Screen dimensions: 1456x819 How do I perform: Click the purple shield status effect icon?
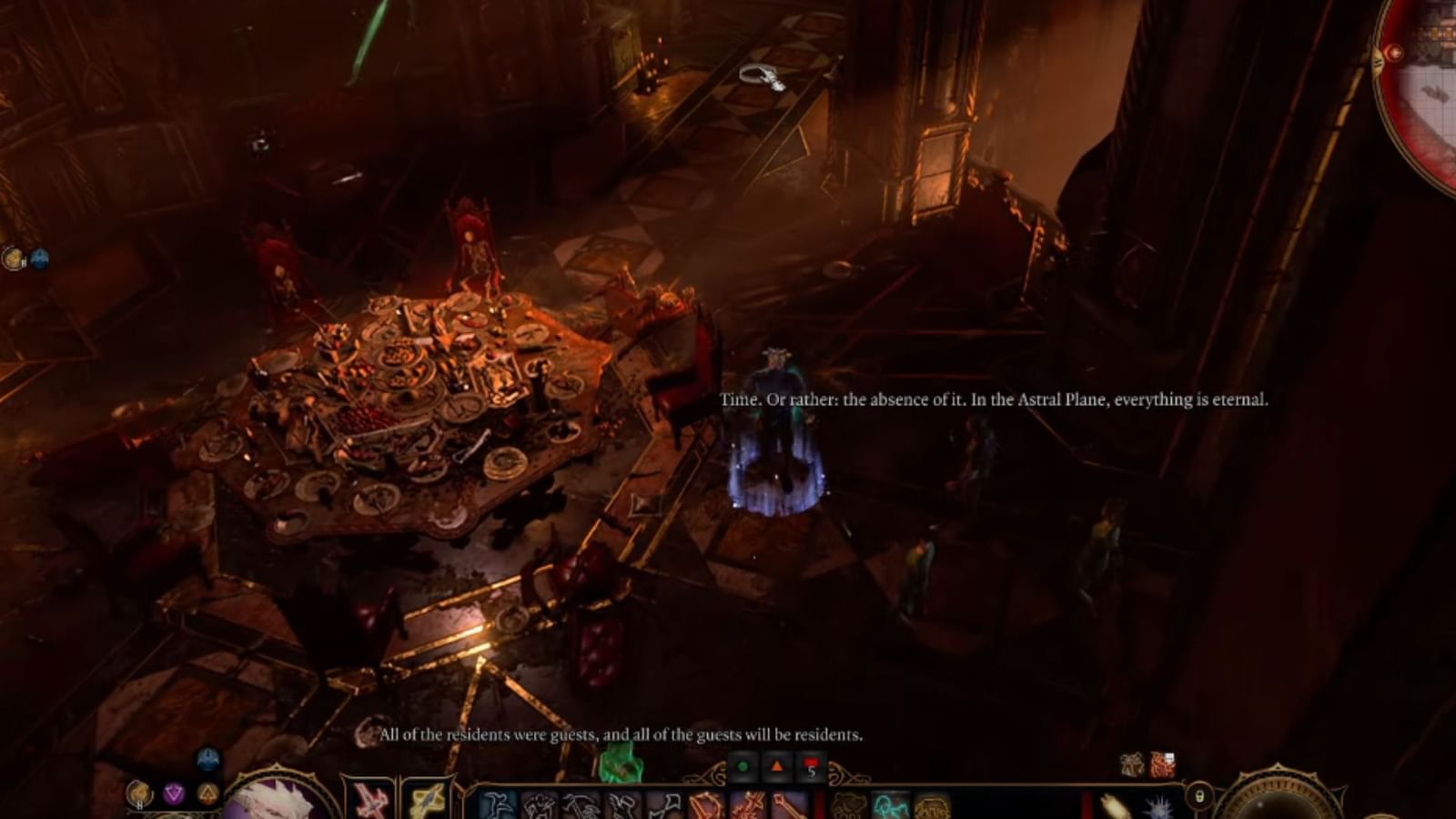173,794
